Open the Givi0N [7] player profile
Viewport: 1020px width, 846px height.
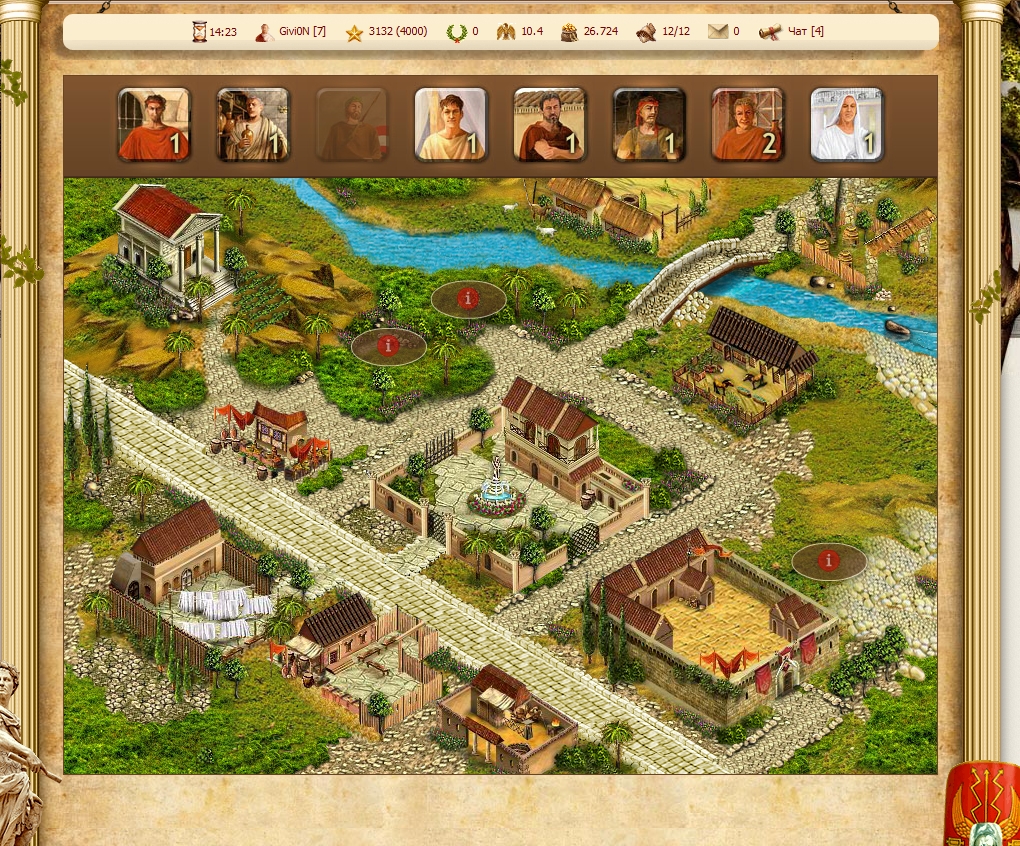pyautogui.click(x=291, y=32)
